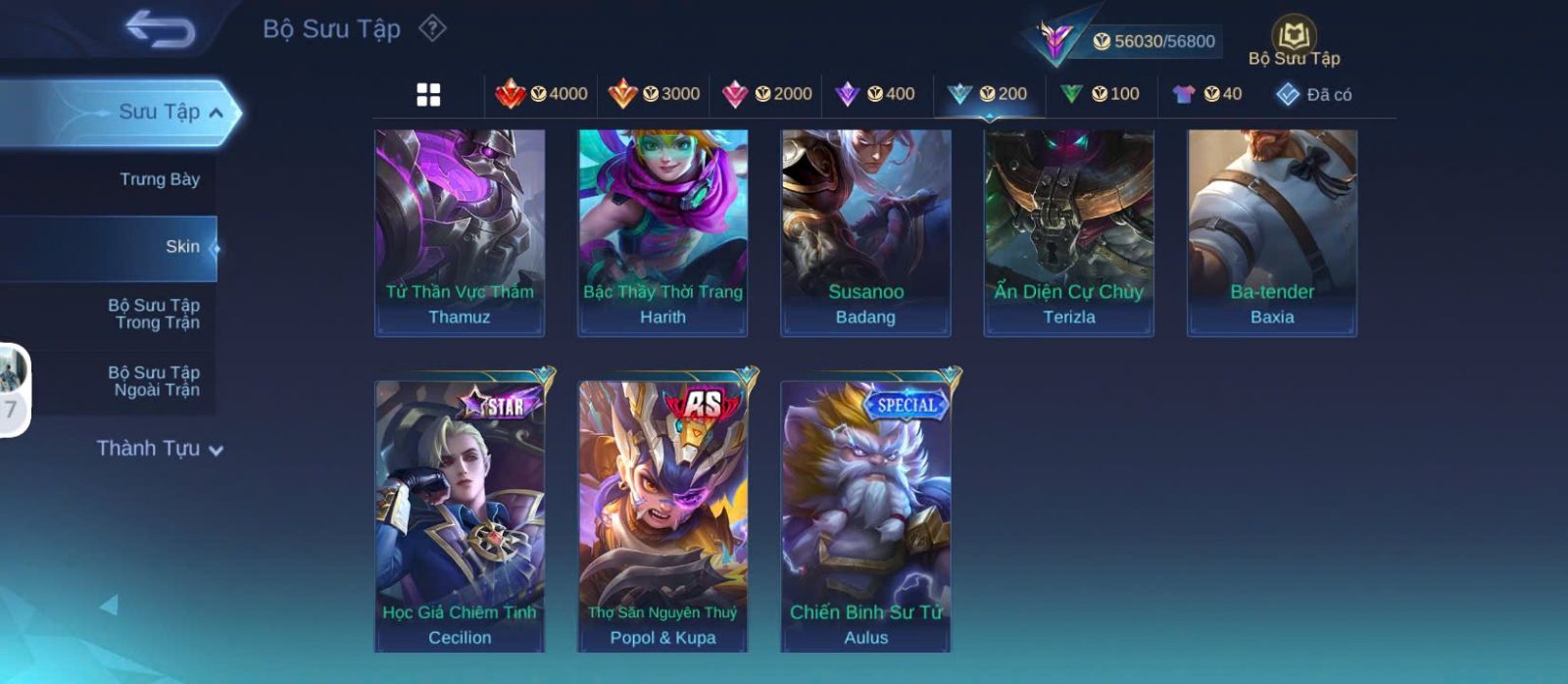Toggle the Đã có owned filter
The image size is (1568, 684).
coord(1313,94)
